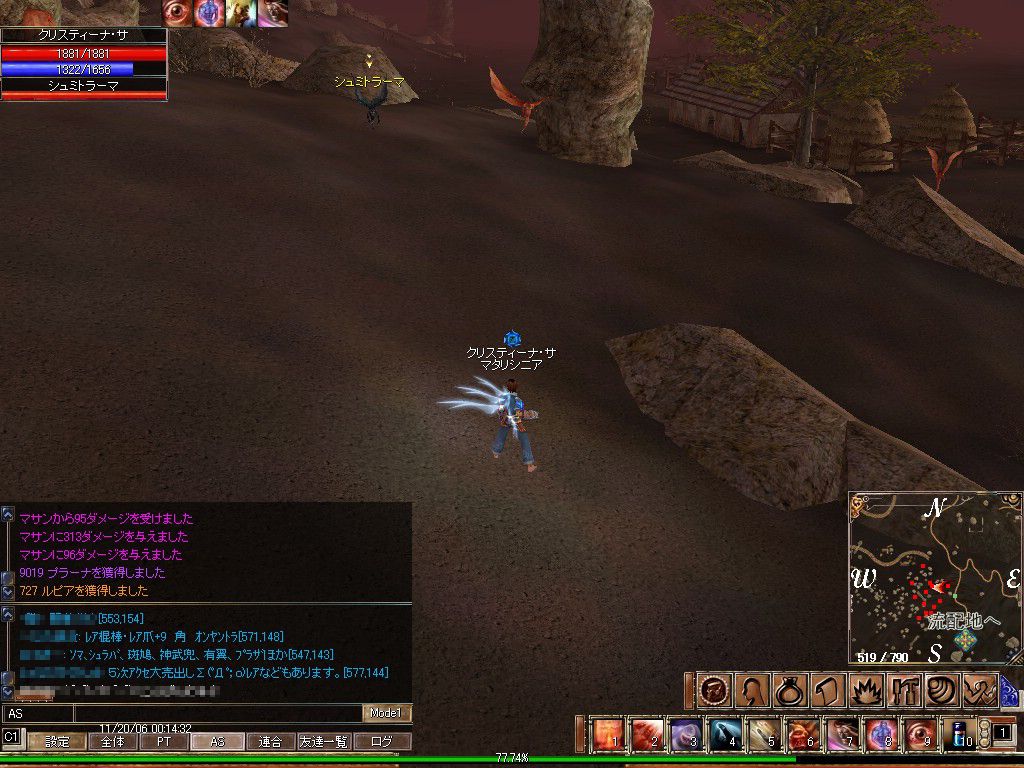Screen dimensions: 1024x768
Task: Click the minimap
Action: 934,579
